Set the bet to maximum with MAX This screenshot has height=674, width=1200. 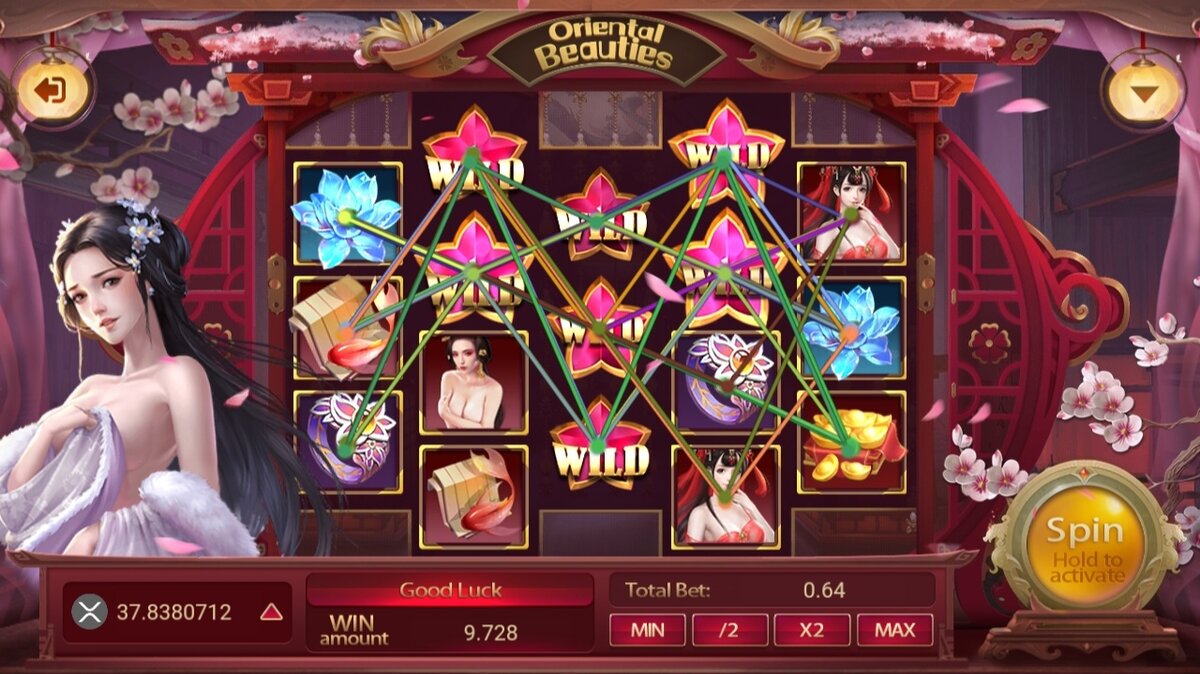[894, 630]
